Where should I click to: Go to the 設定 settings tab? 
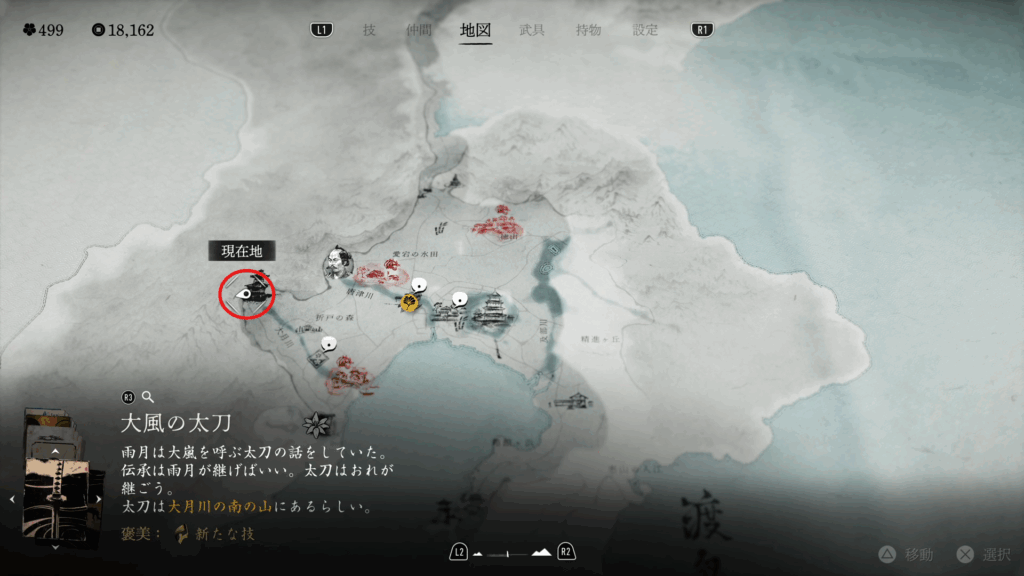tap(646, 30)
